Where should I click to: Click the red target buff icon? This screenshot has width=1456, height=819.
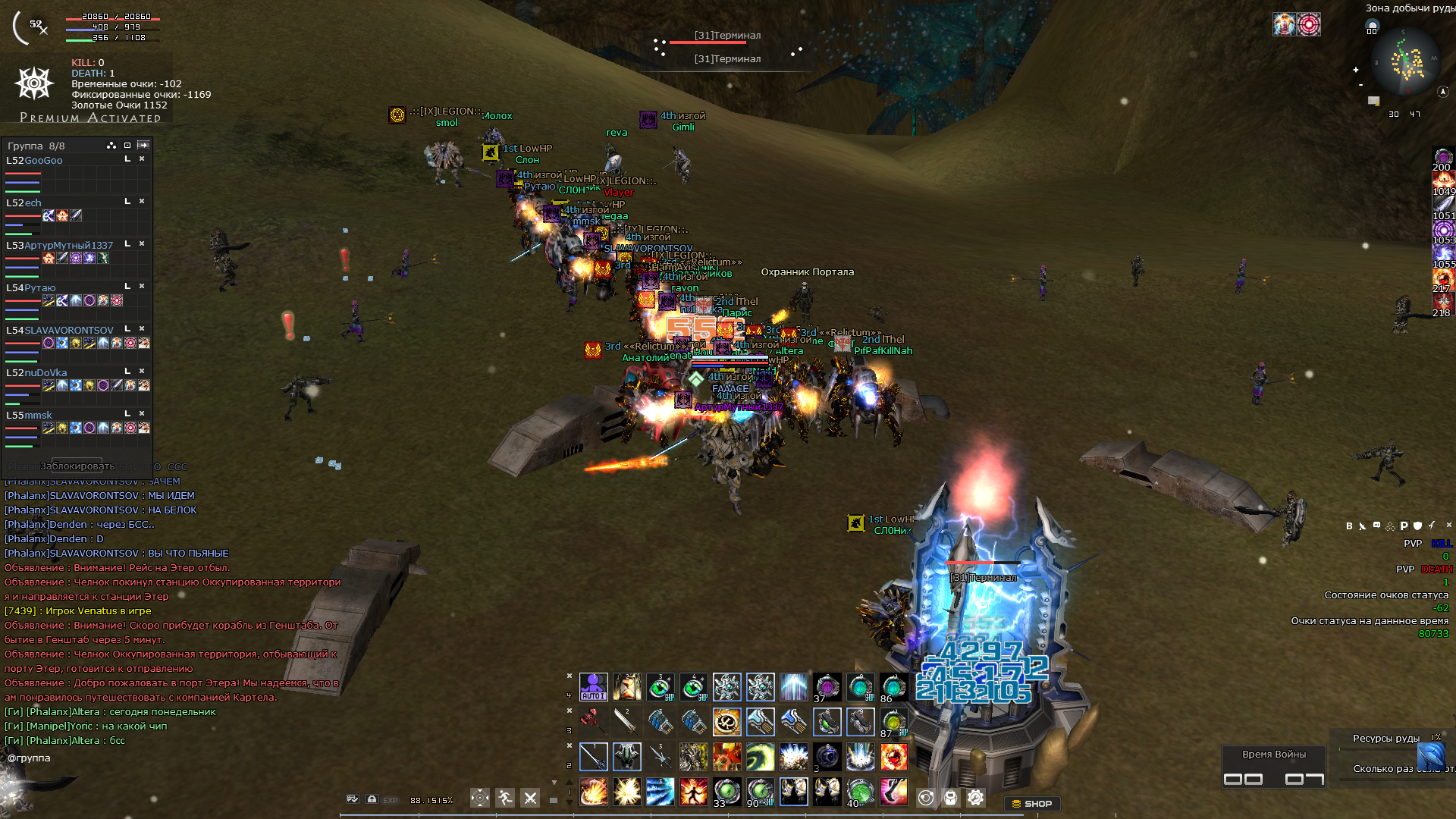1308,24
